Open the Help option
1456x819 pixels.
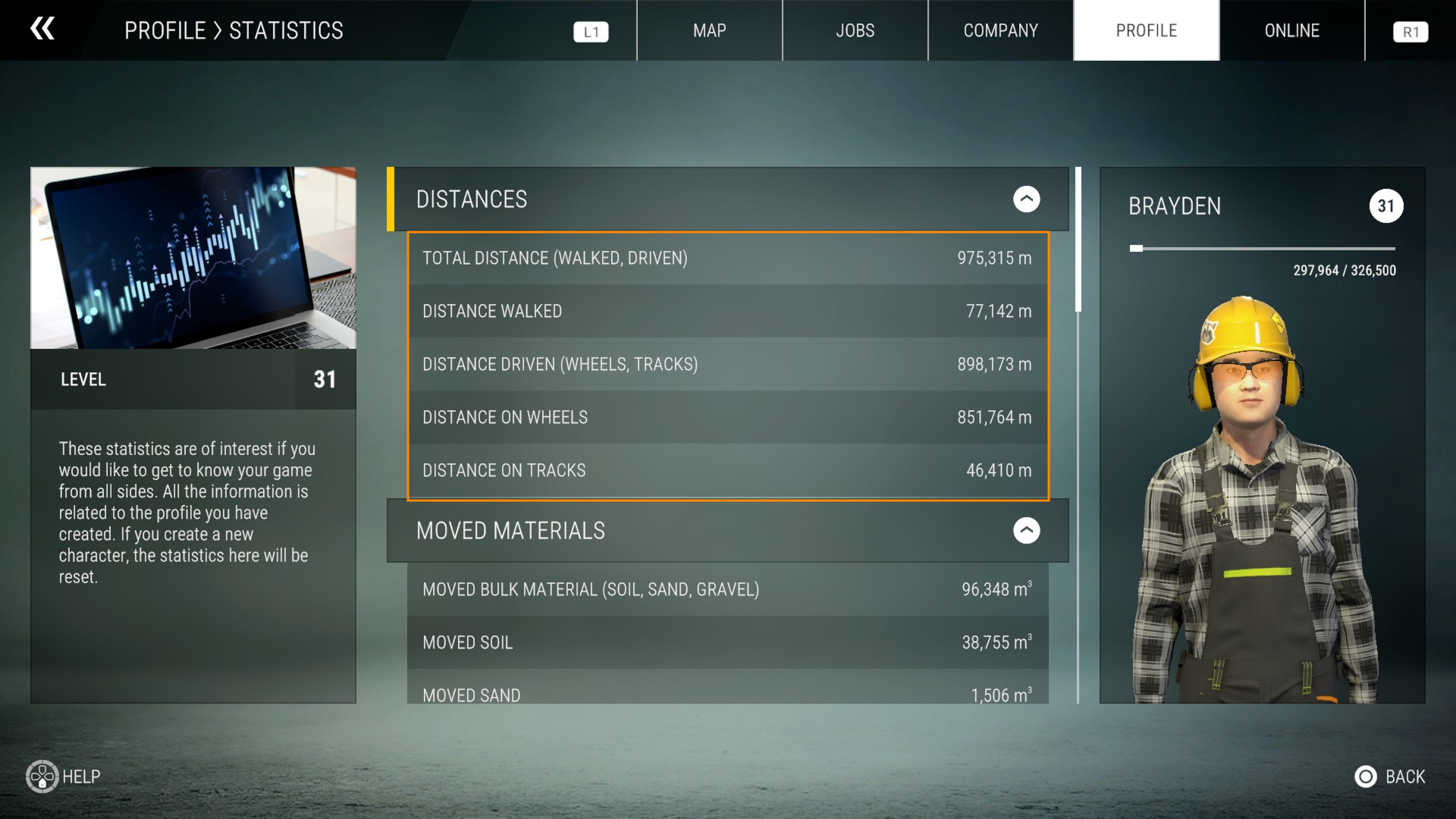pos(64,777)
